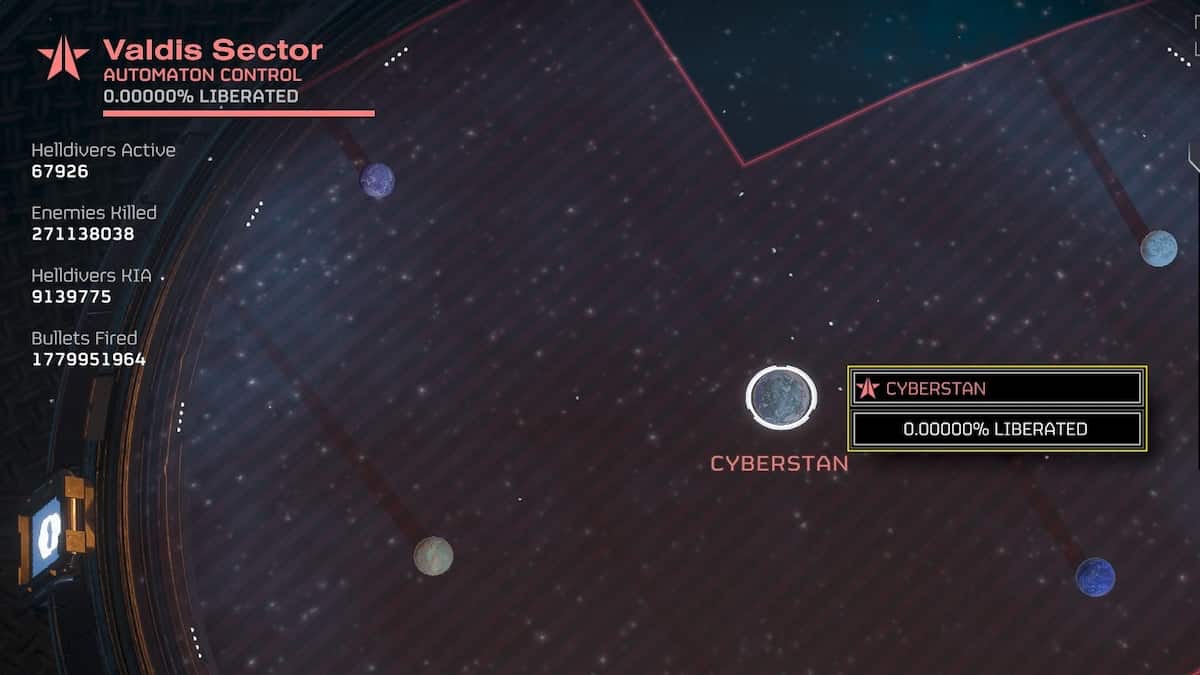Click the Cyberstan name tooltip panel
This screenshot has width=1200, height=675.
click(996, 388)
